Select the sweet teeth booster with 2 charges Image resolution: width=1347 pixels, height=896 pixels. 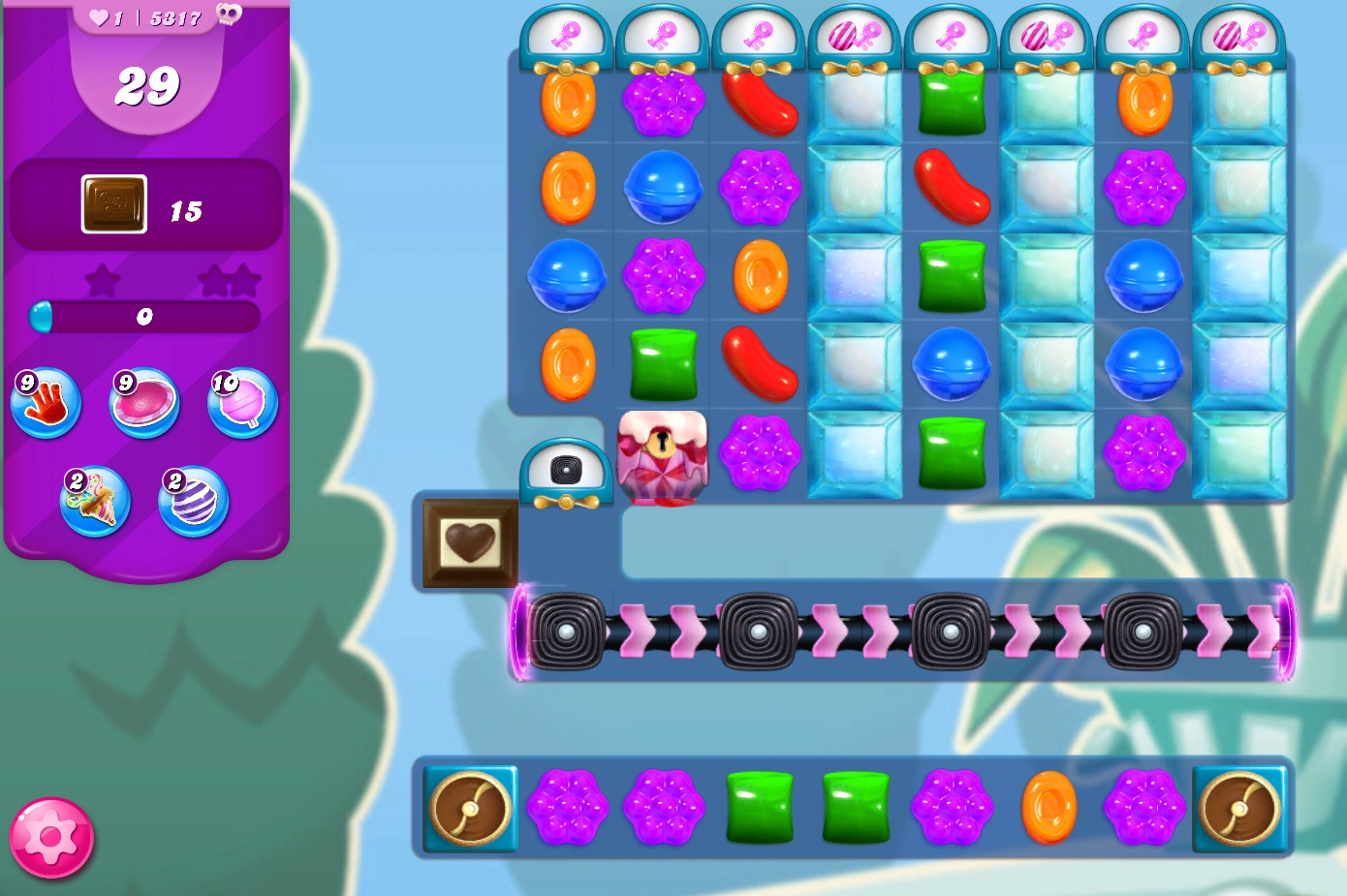point(95,500)
